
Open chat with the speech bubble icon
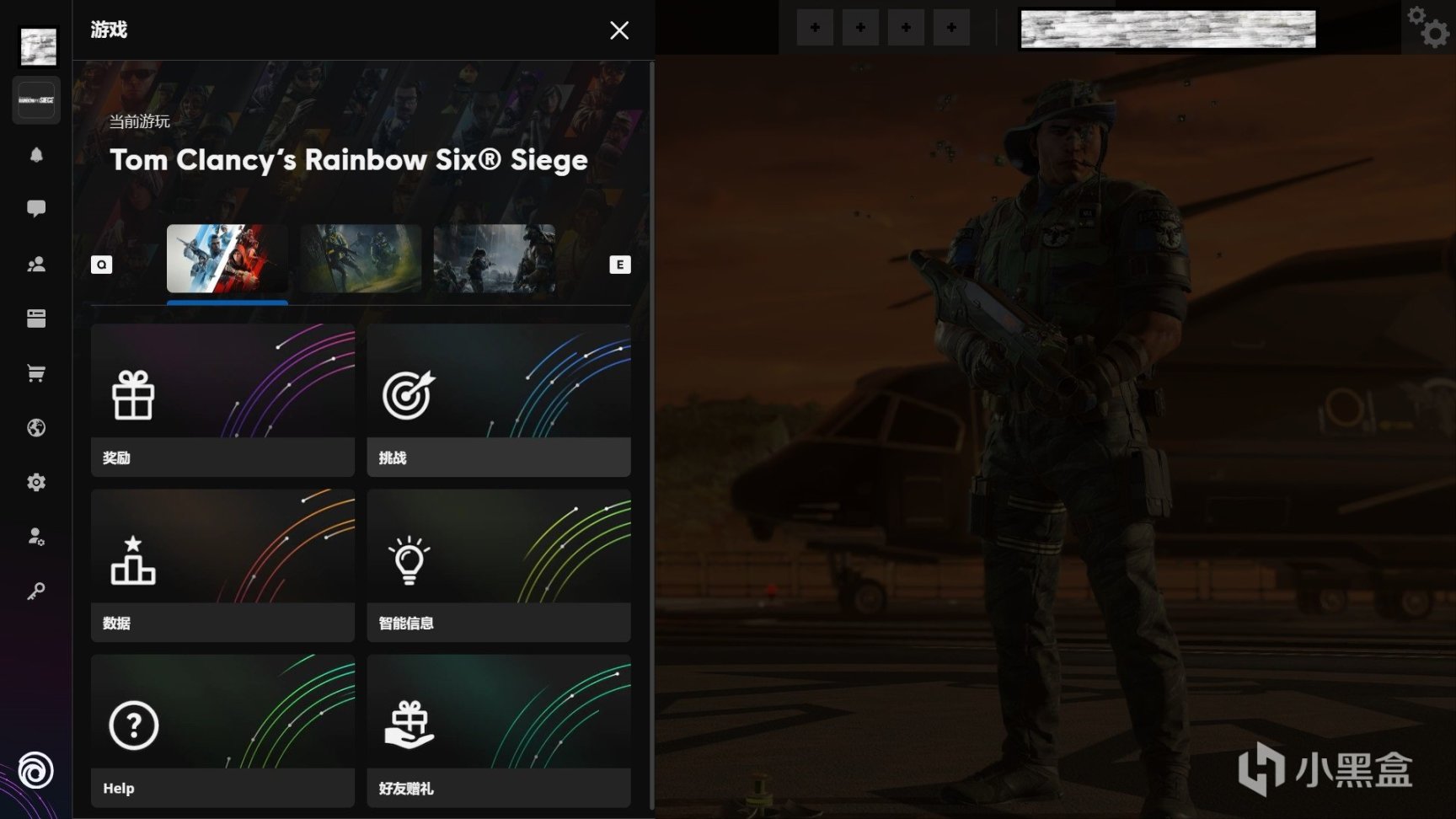point(35,209)
